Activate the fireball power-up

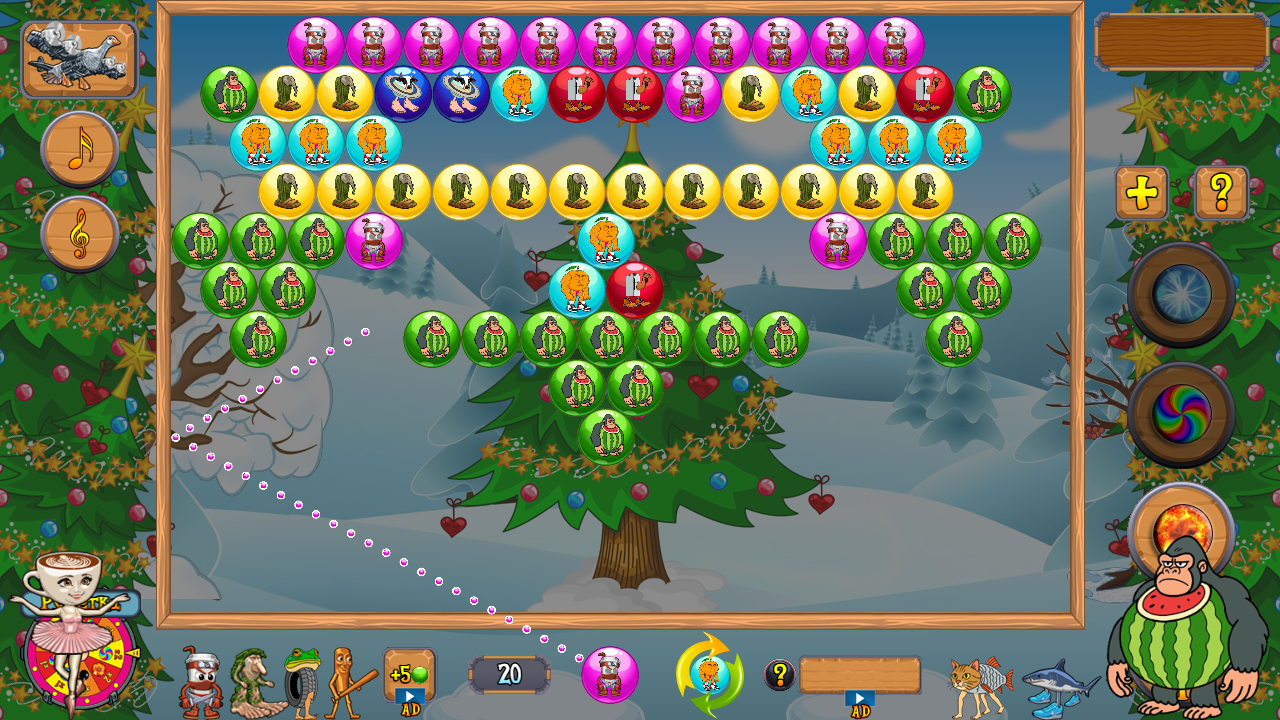tap(1182, 521)
